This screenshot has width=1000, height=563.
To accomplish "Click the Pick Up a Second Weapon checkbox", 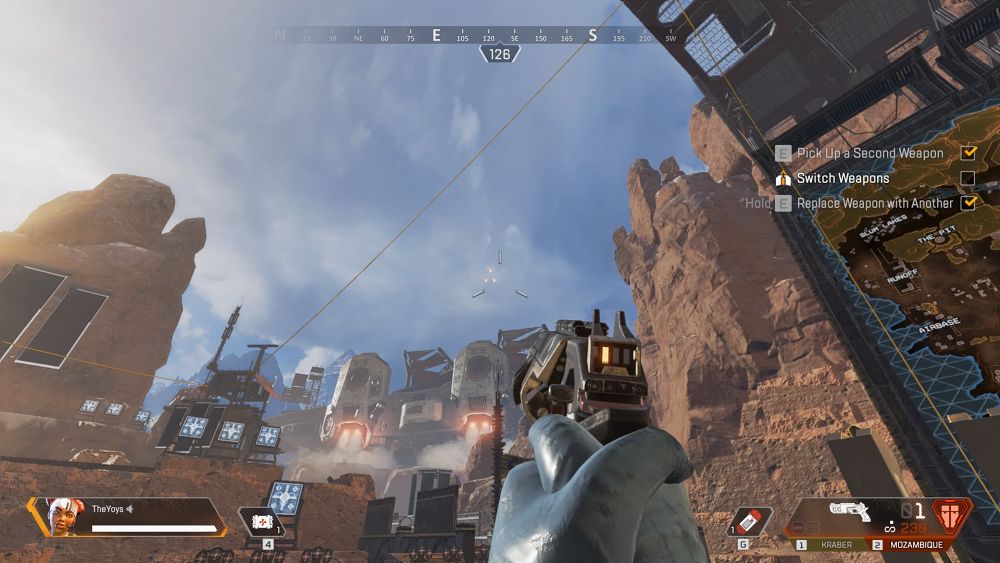I will pos(967,153).
